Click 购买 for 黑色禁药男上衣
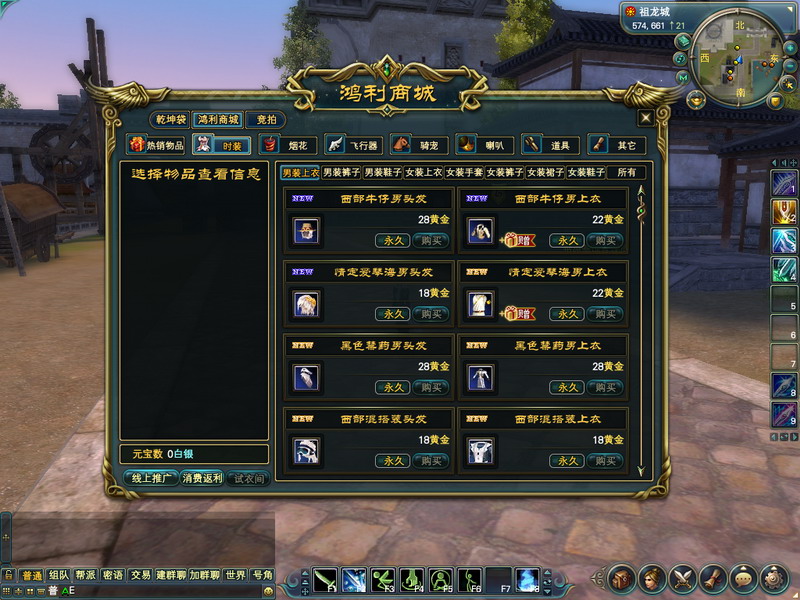This screenshot has height=600, width=800. 604,387
